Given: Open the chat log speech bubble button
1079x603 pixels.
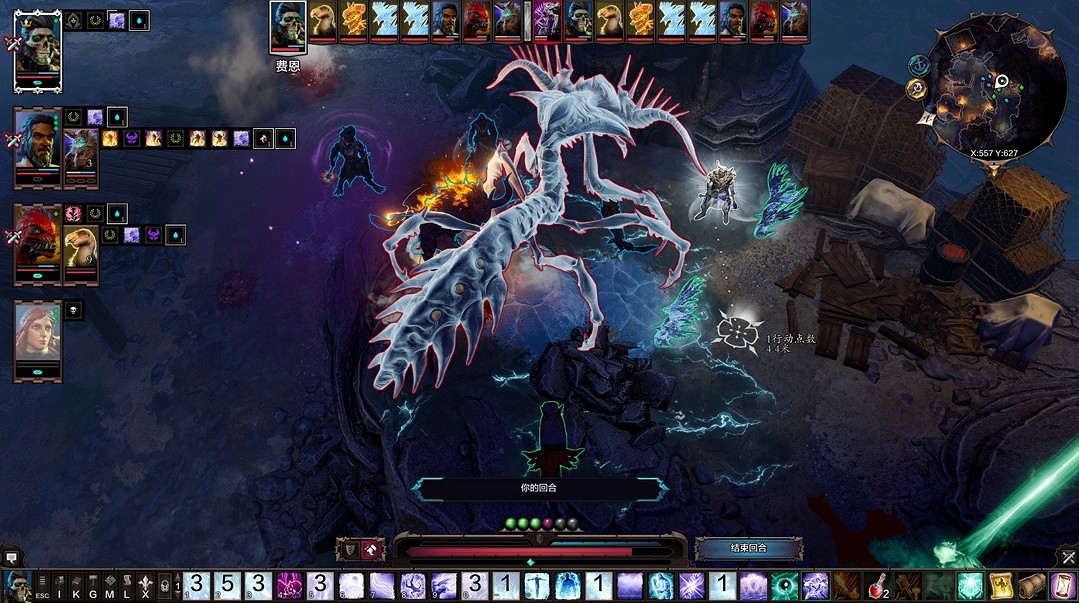Looking at the screenshot, I should coord(12,556).
